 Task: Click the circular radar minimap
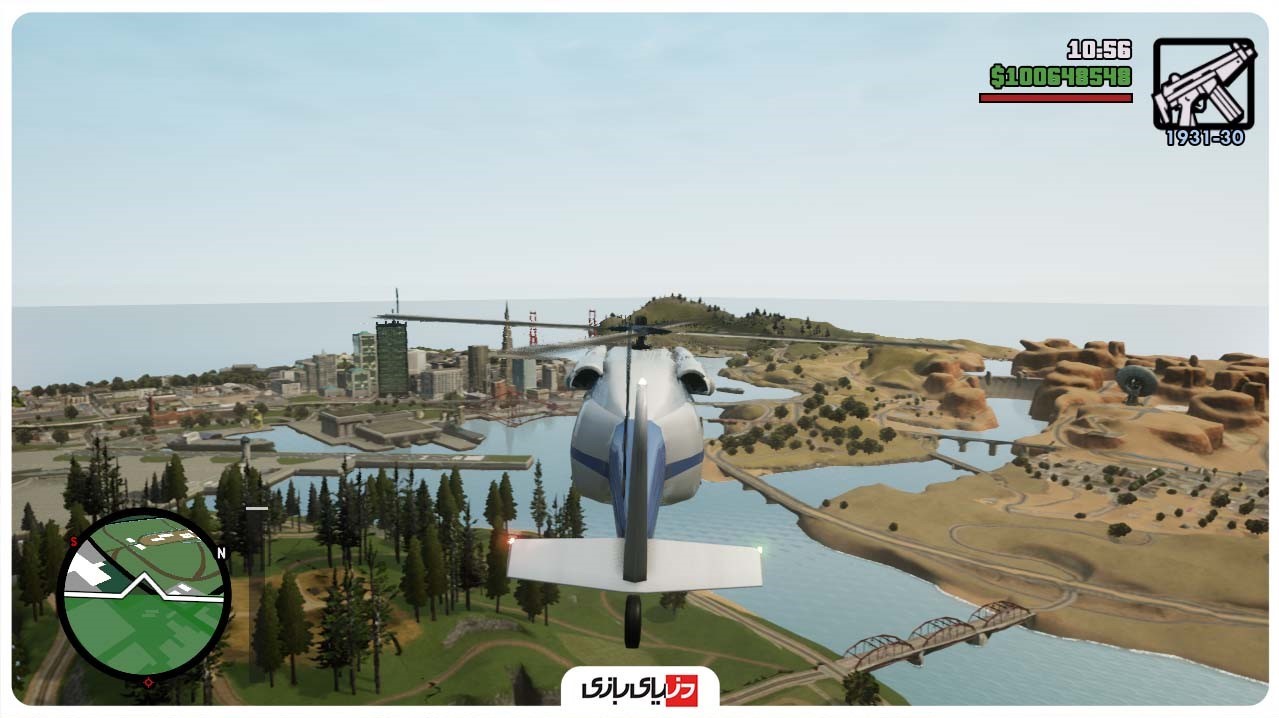pyautogui.click(x=144, y=595)
